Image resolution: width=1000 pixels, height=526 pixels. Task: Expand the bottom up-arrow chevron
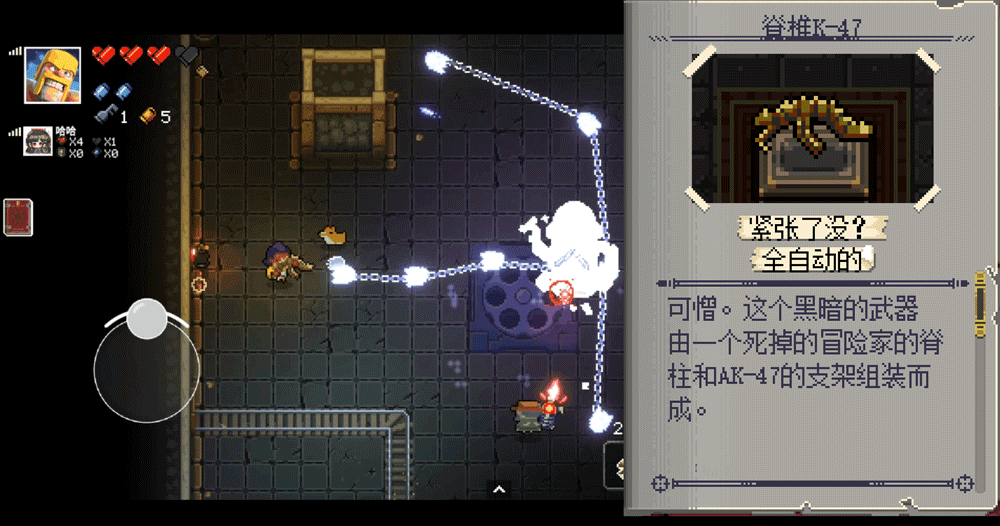[x=498, y=489]
